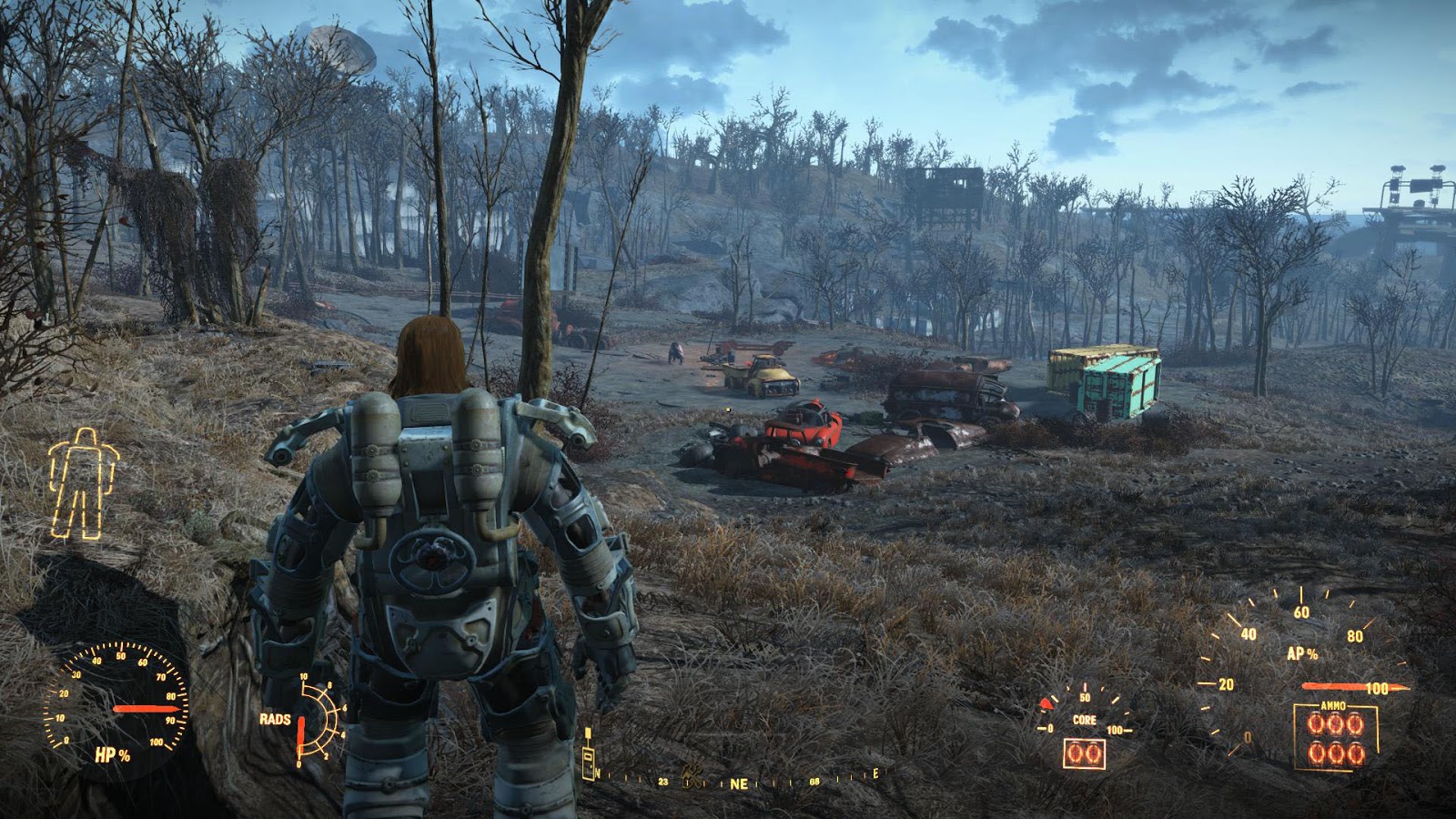
Task: Click the NE heading marker on the compass
Action: point(740,783)
